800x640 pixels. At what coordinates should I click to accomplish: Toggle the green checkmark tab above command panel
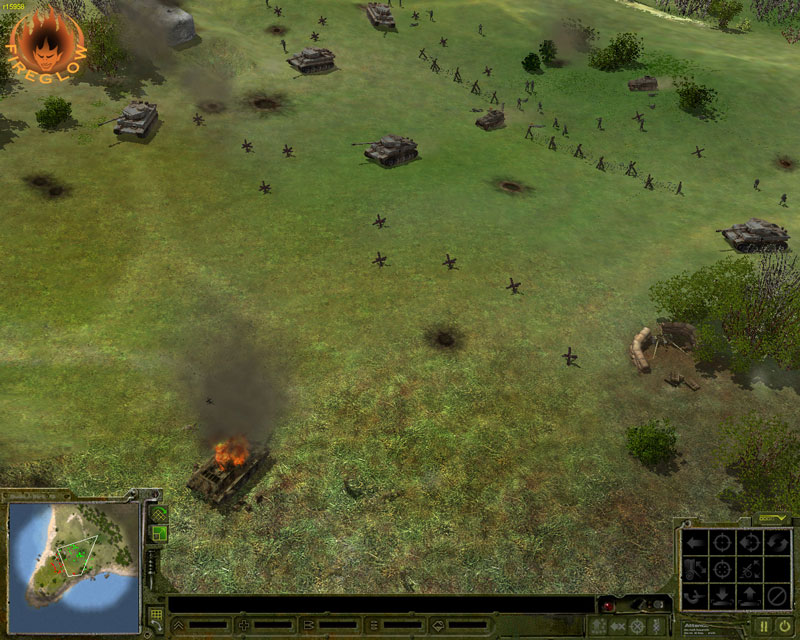point(774,518)
